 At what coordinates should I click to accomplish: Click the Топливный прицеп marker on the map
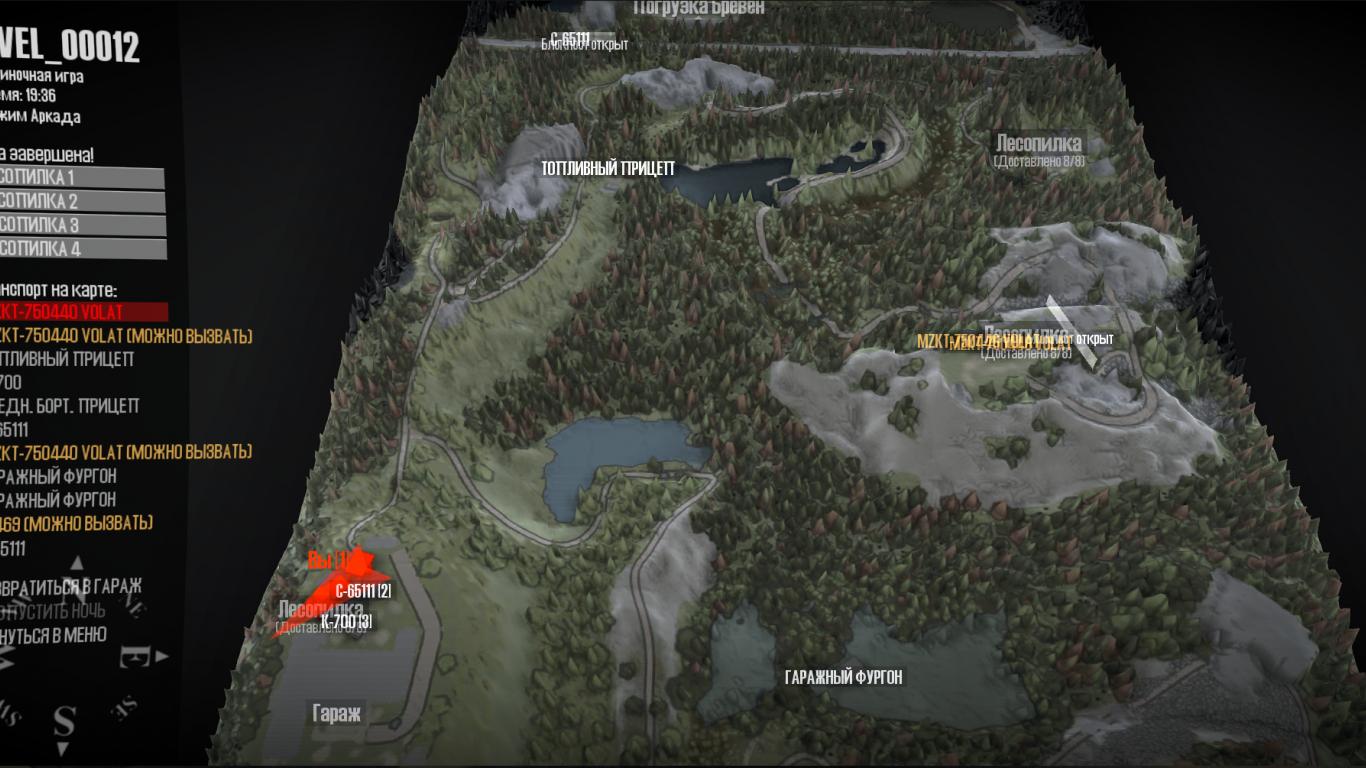(608, 169)
